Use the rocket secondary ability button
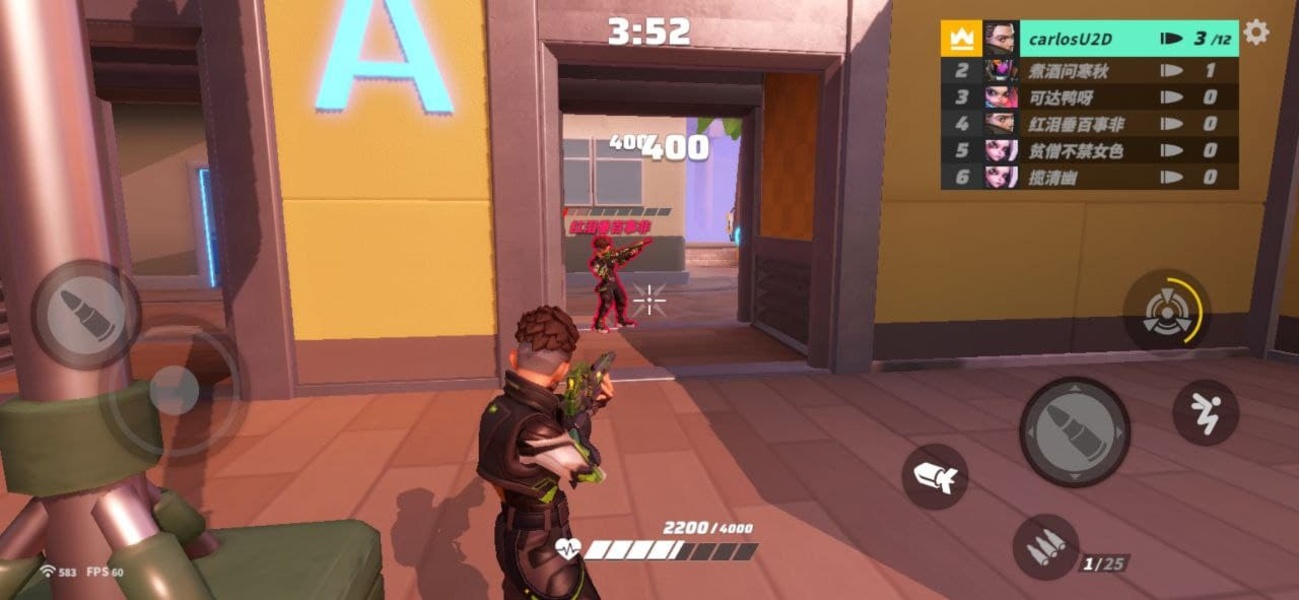This screenshot has height=600, width=1299. tap(934, 477)
